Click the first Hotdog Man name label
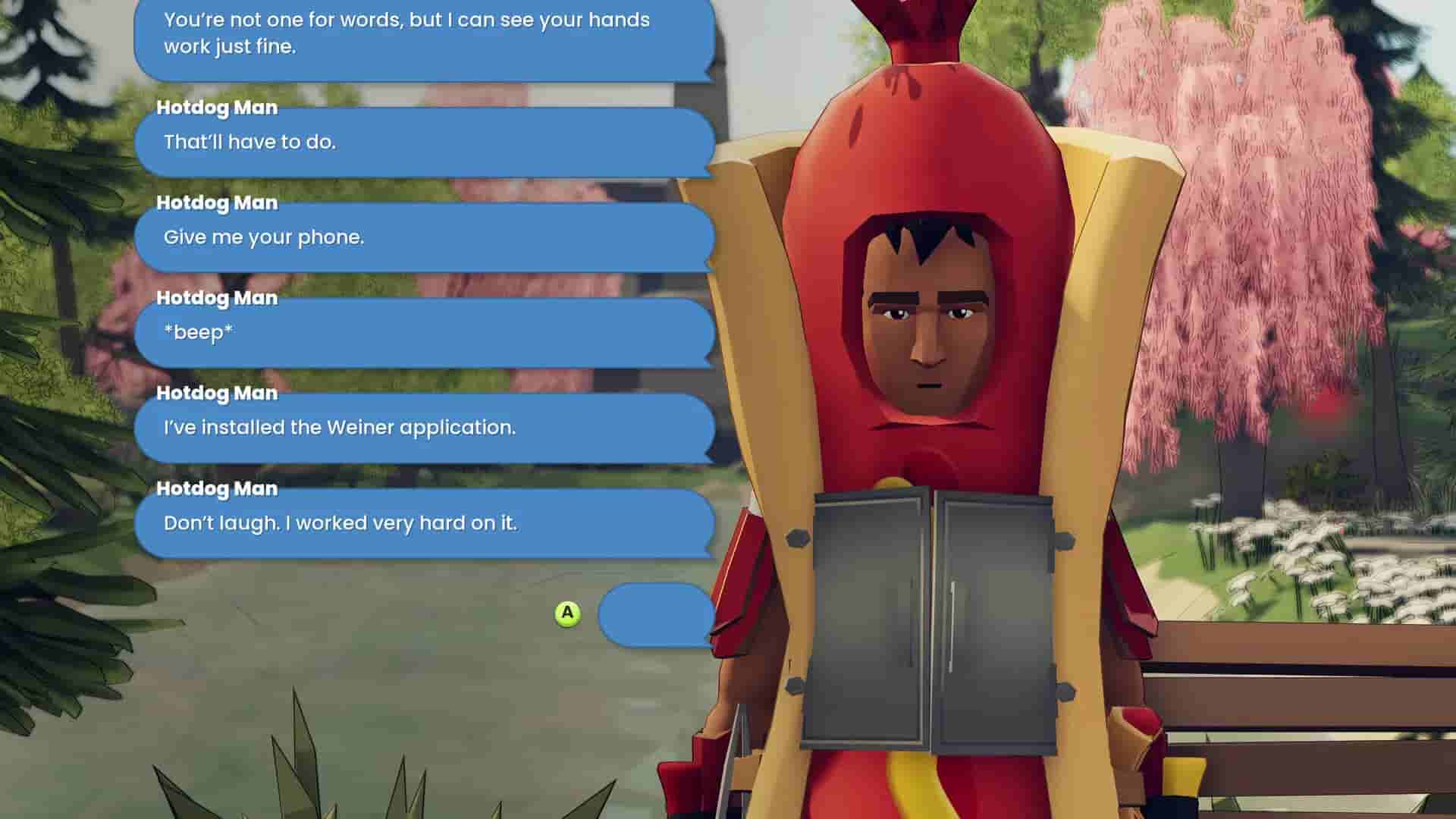This screenshot has height=819, width=1456. click(217, 107)
